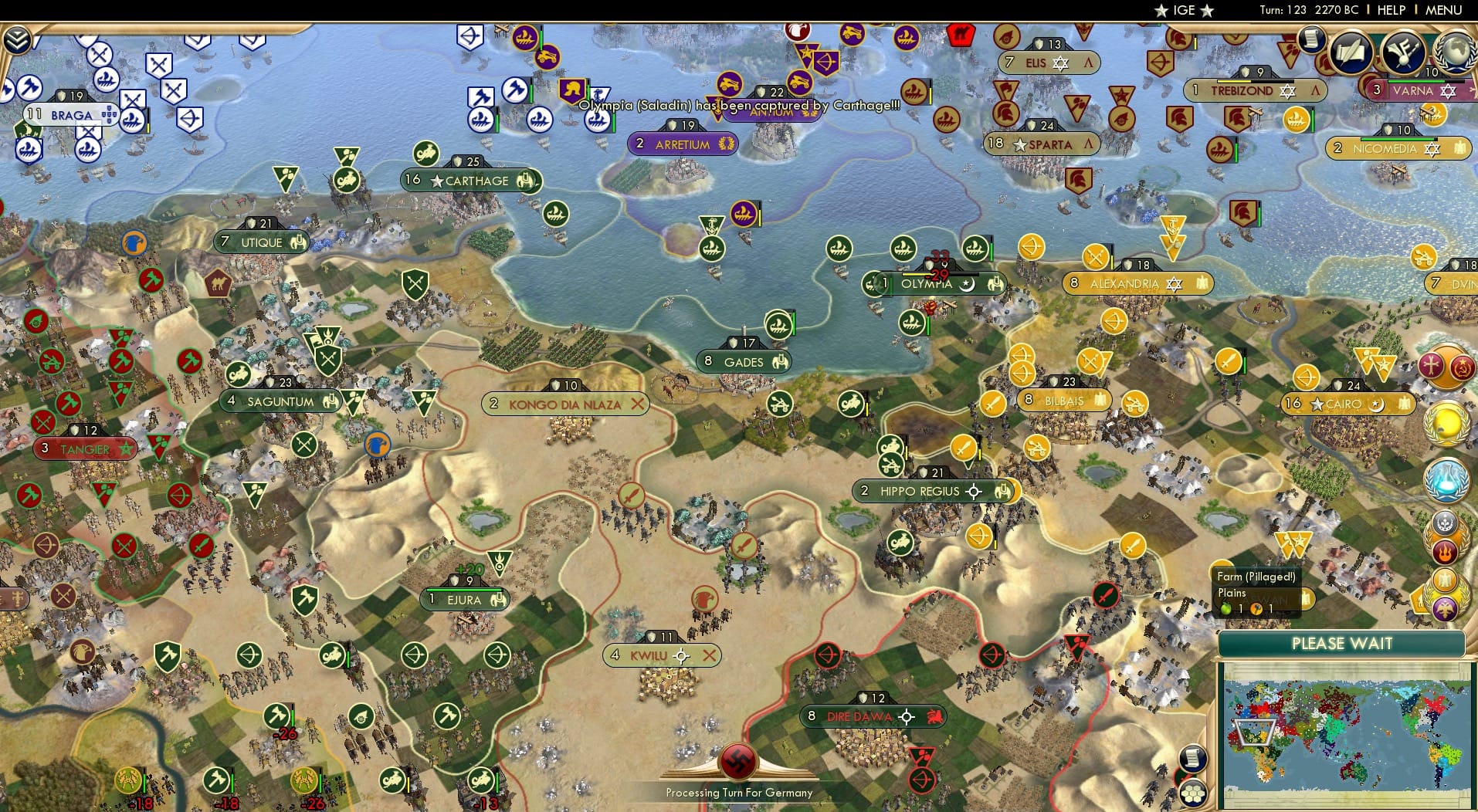Screen dimensions: 1478x812
Task: Click Varna's green production progress bar
Action: pyautogui.click(x=1415, y=81)
